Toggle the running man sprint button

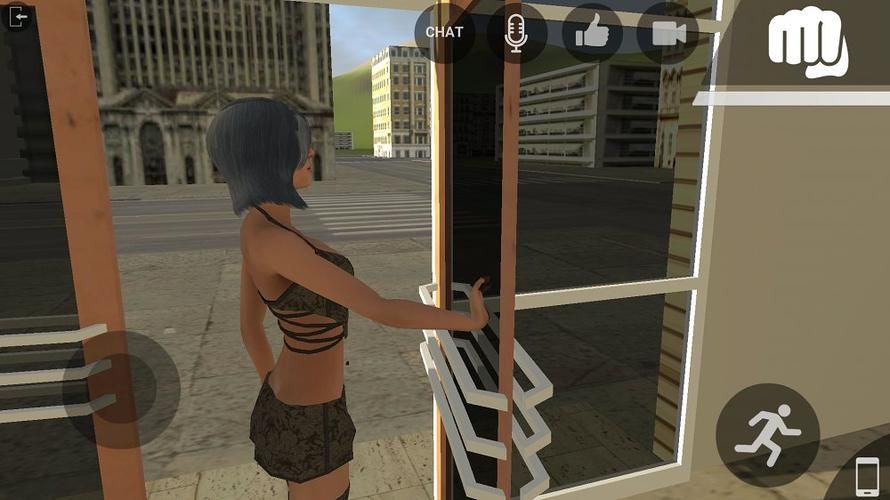[767, 433]
